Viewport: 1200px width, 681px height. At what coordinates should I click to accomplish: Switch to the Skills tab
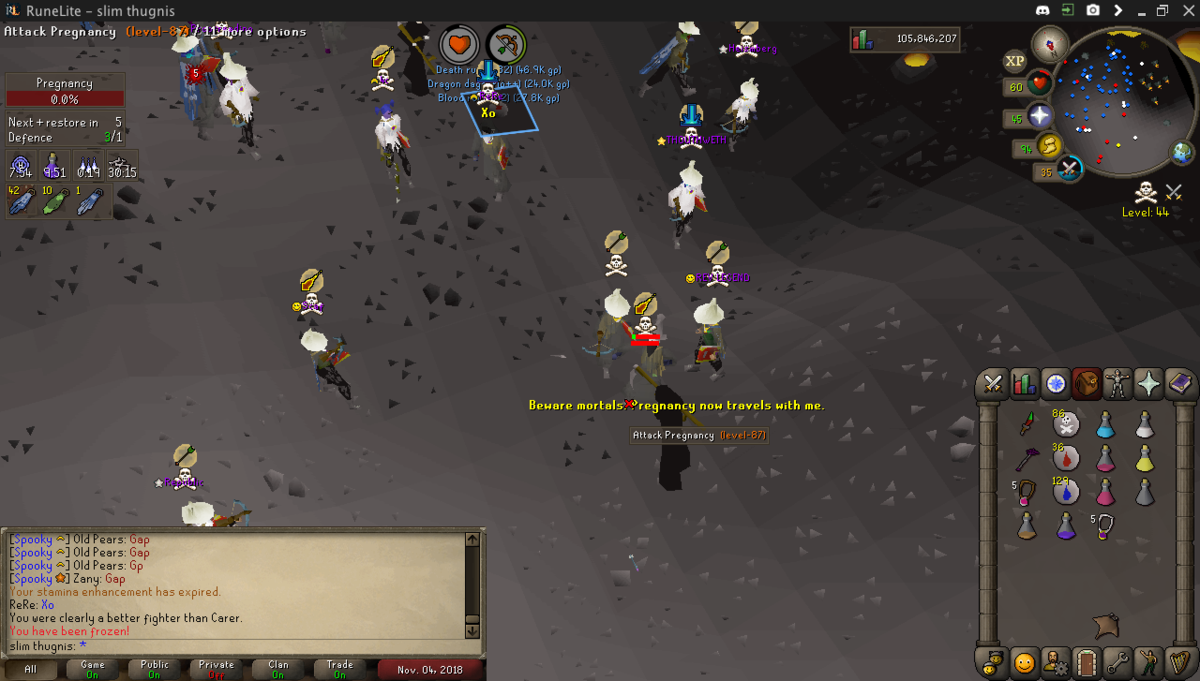tap(1024, 384)
